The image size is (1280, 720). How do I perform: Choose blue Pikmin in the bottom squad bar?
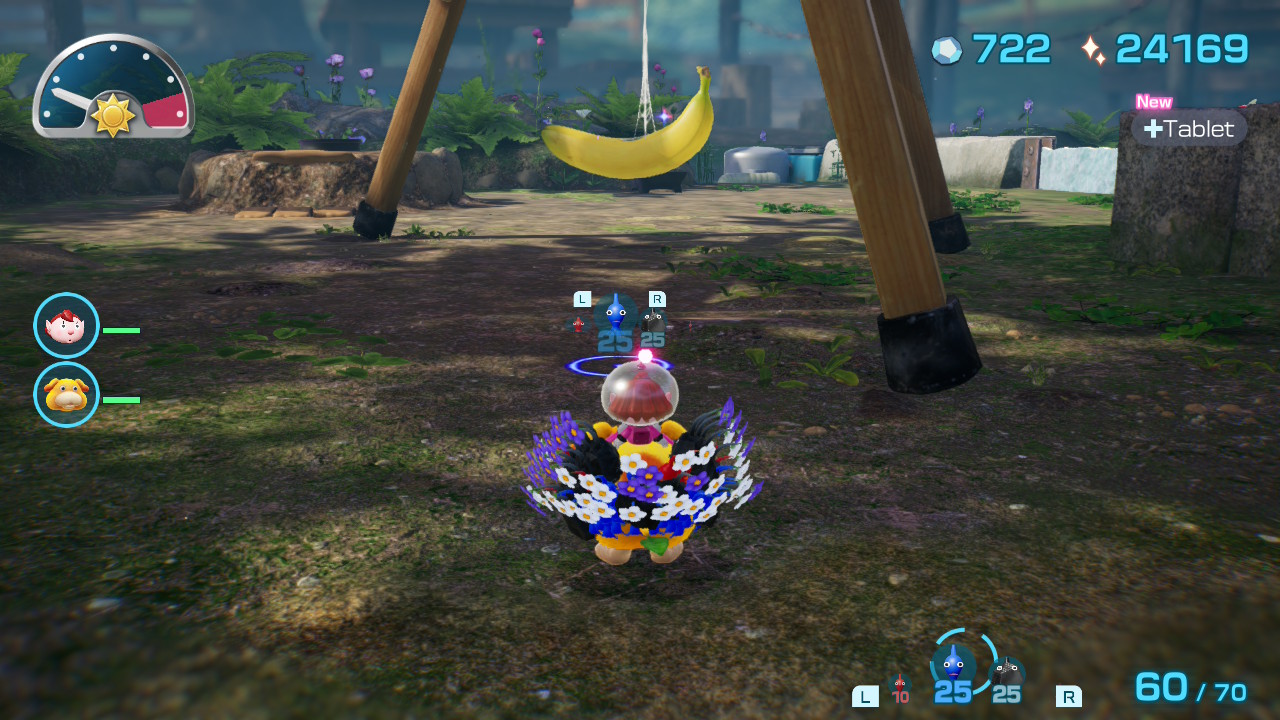click(x=954, y=666)
